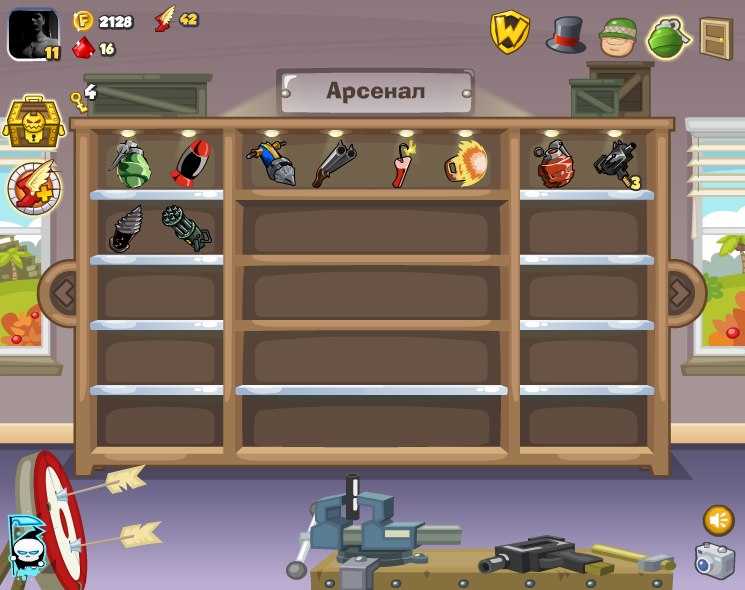The height and width of the screenshot is (590, 745).
Task: Choose the blue spiked drill gun
Action: [271, 164]
